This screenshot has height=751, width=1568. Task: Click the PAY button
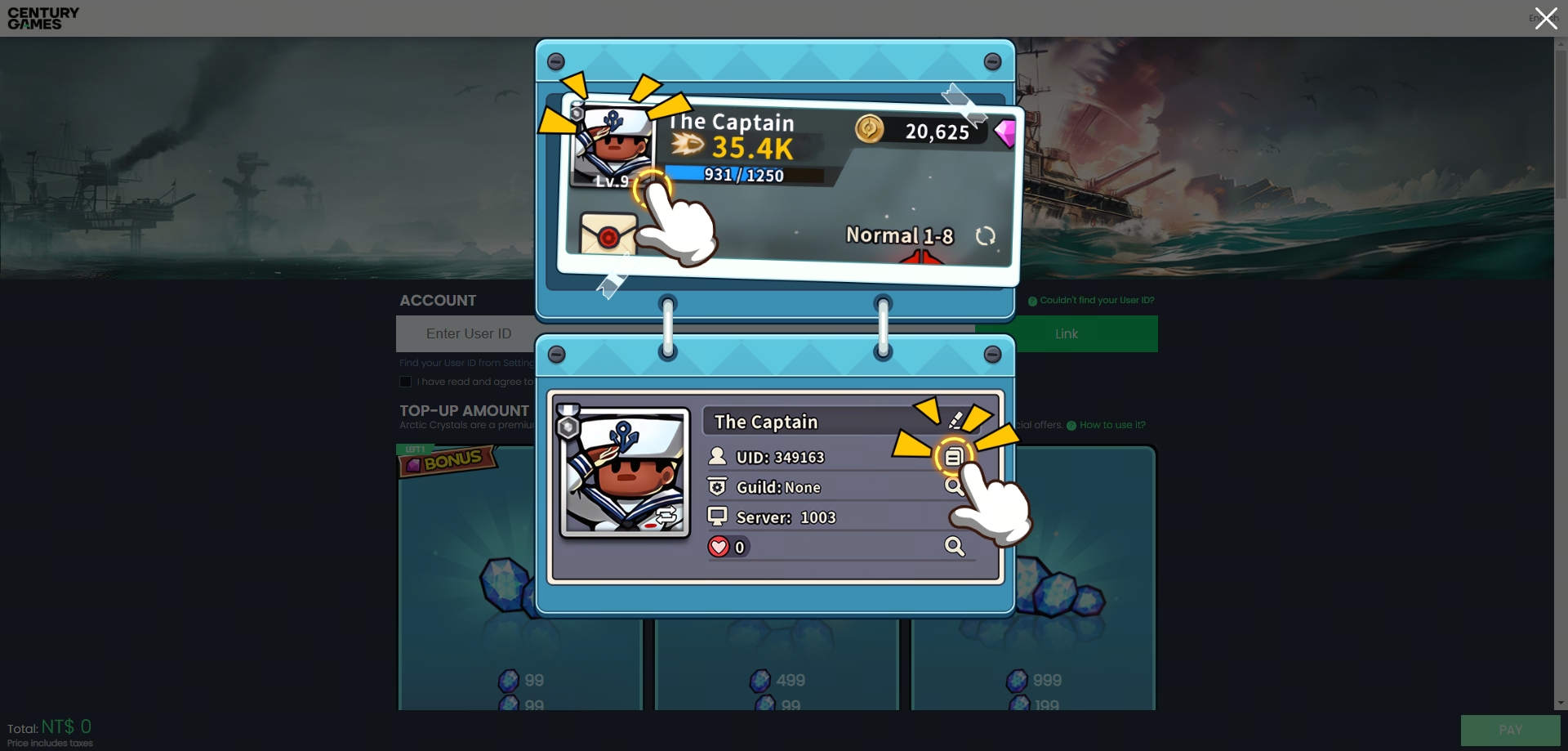1509,730
